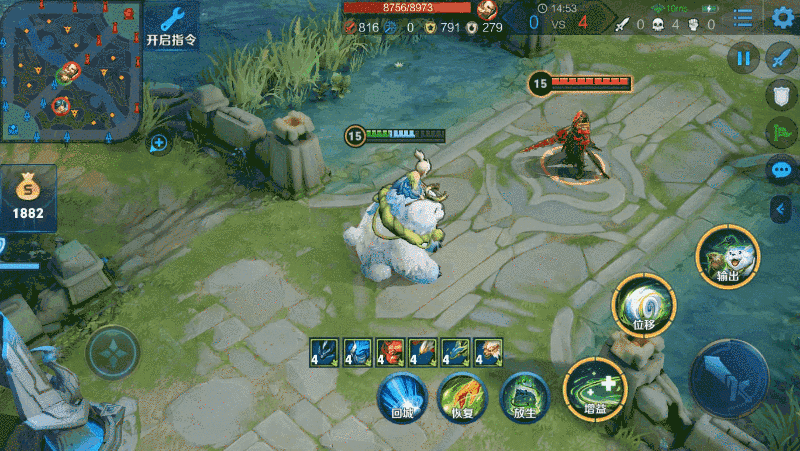Screen dimensions: 800x451
Task: Open the chat bubble quick messages
Action: point(781,169)
